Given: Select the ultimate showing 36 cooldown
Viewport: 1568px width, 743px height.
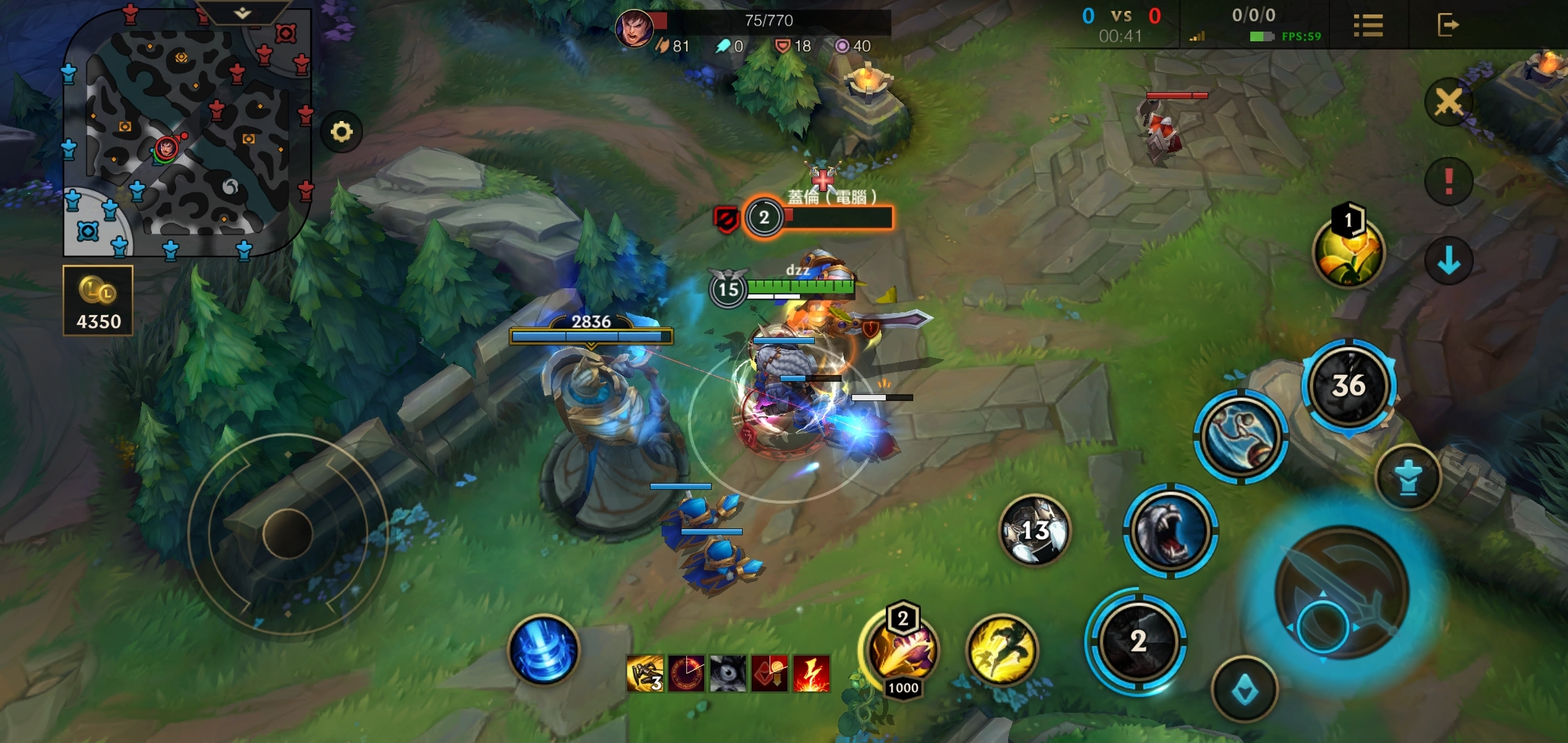Looking at the screenshot, I should click(x=1349, y=385).
